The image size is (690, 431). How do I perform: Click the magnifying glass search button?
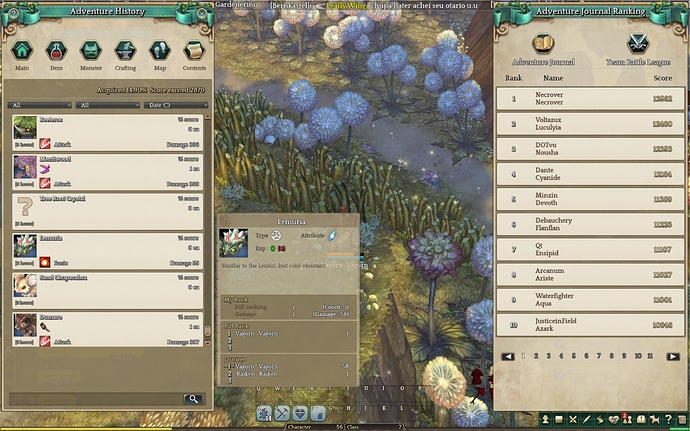coord(191,398)
